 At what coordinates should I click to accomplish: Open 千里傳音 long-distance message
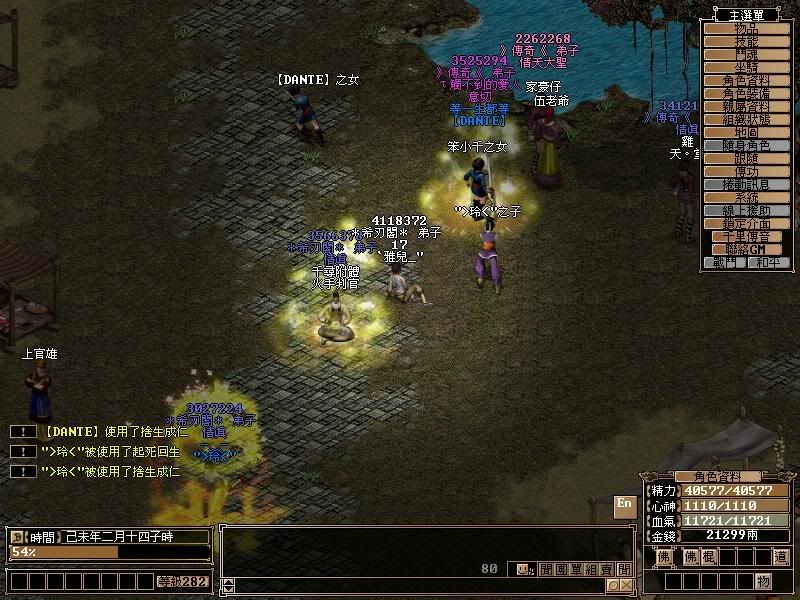[747, 237]
